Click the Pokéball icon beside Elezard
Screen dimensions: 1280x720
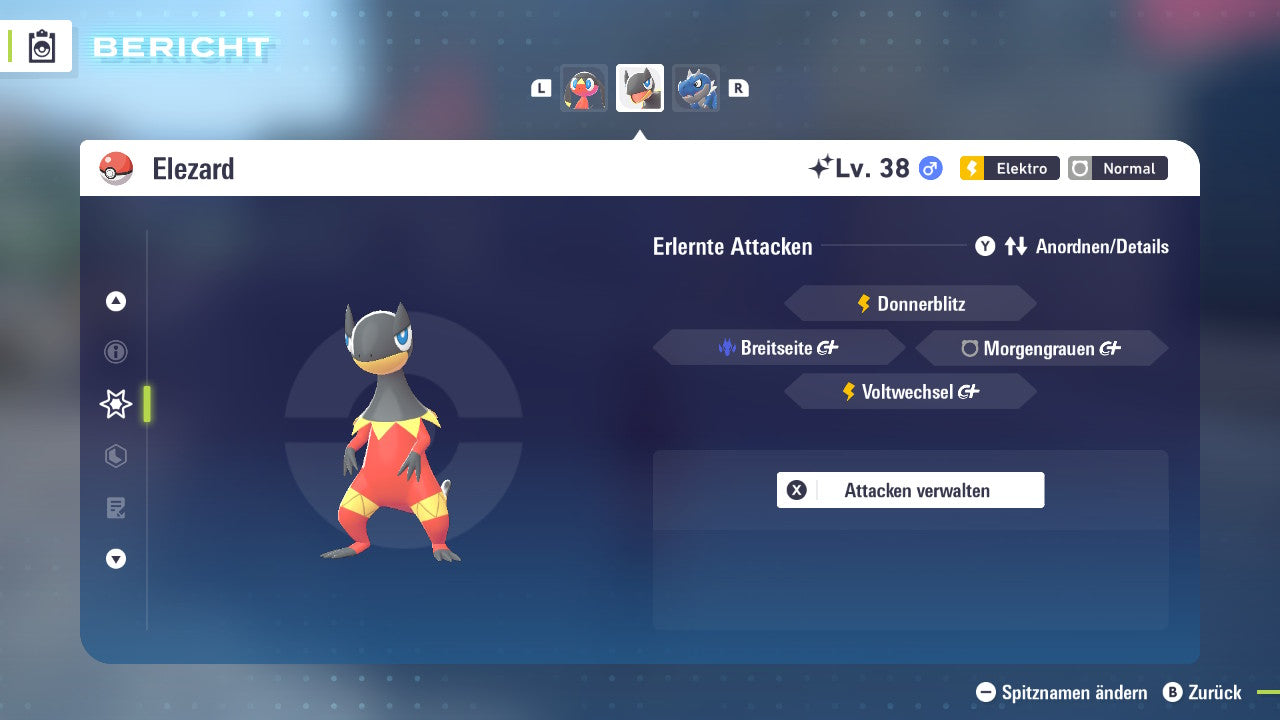tap(113, 168)
